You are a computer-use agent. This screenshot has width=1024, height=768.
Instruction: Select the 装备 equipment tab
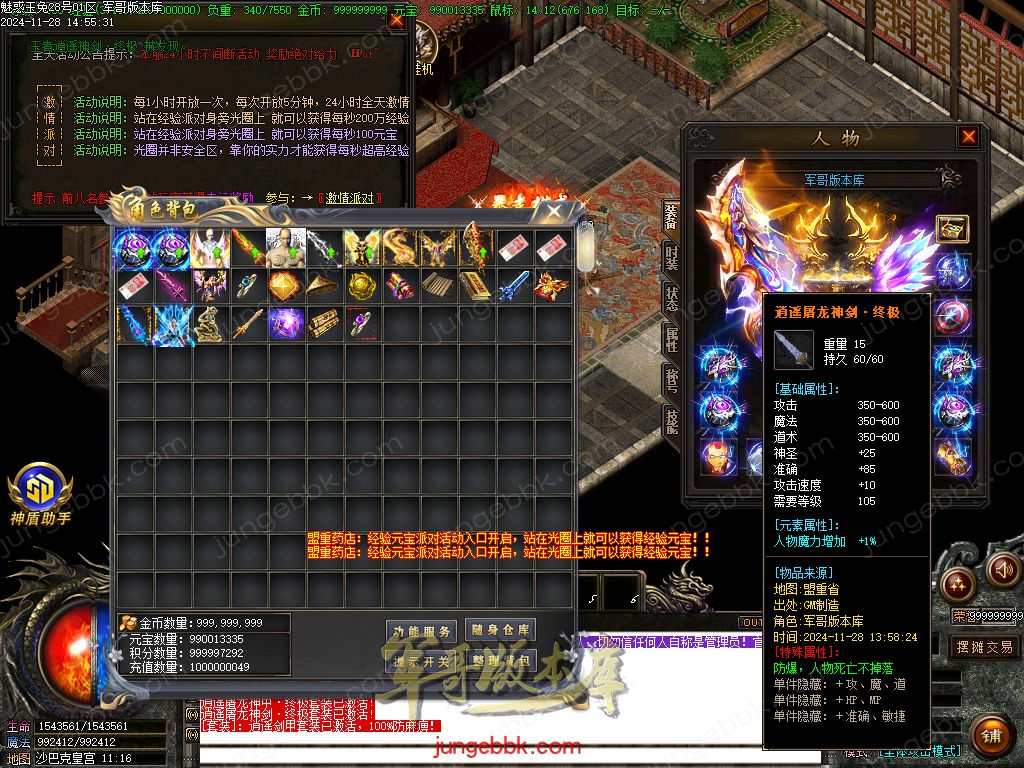coord(672,216)
